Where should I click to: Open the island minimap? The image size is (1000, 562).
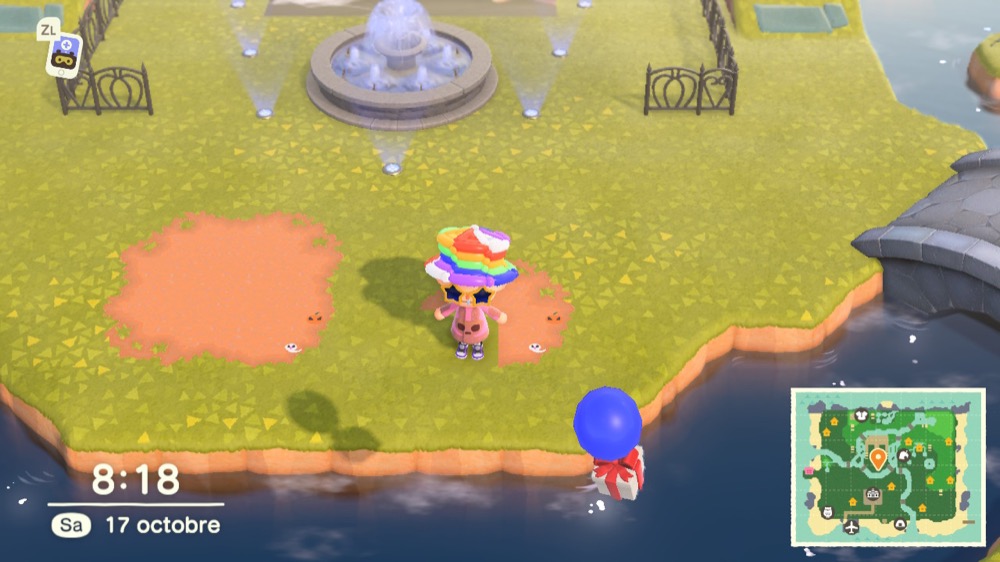(889, 467)
